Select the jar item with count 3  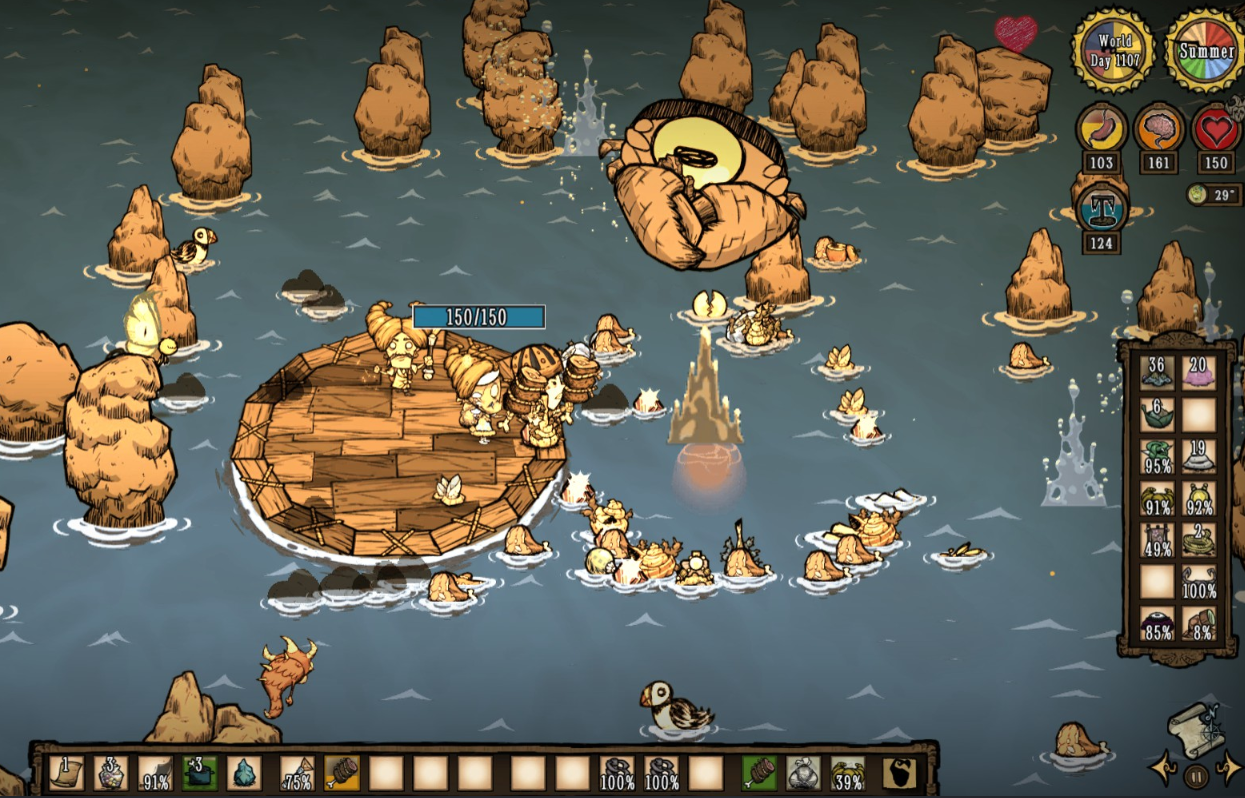[x=110, y=773]
